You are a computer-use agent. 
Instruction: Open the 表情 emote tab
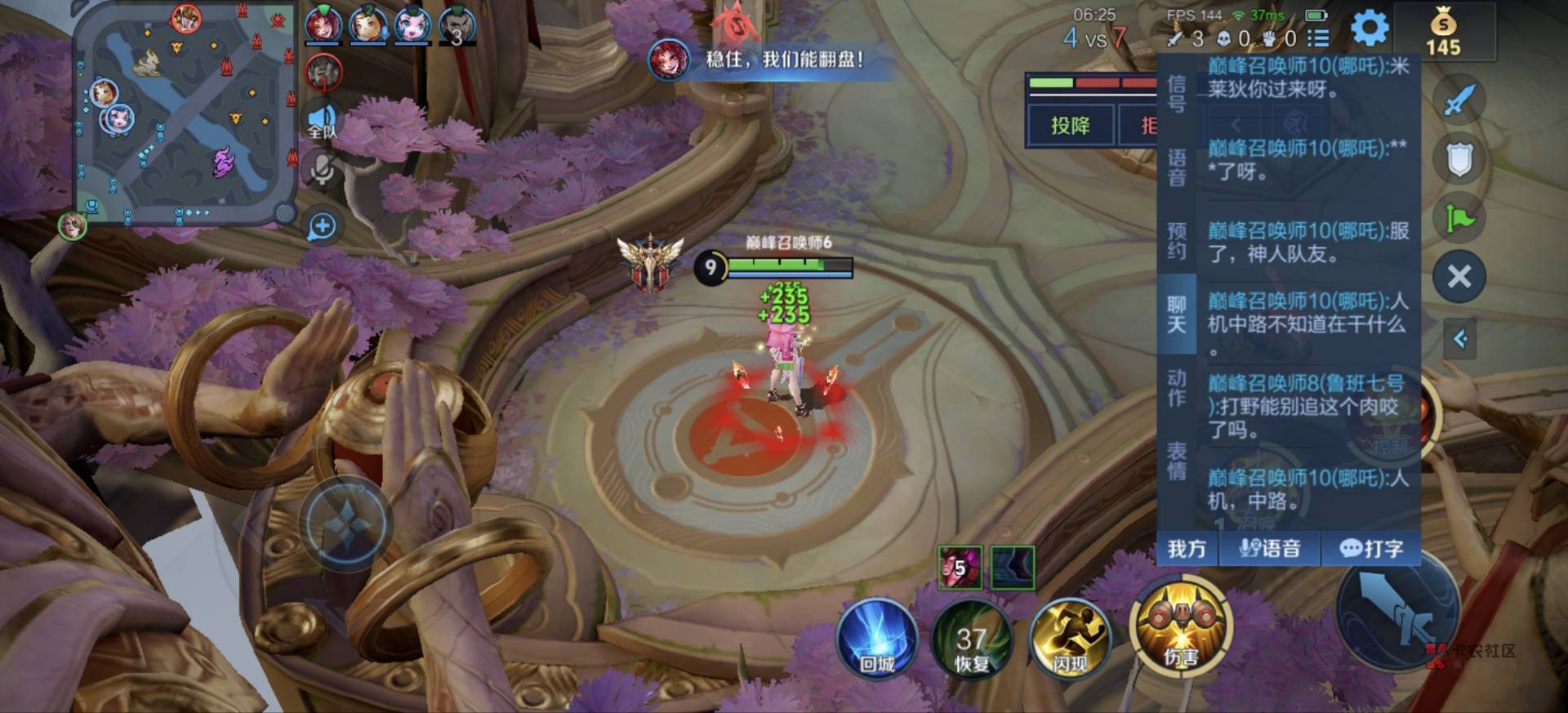[x=1176, y=461]
